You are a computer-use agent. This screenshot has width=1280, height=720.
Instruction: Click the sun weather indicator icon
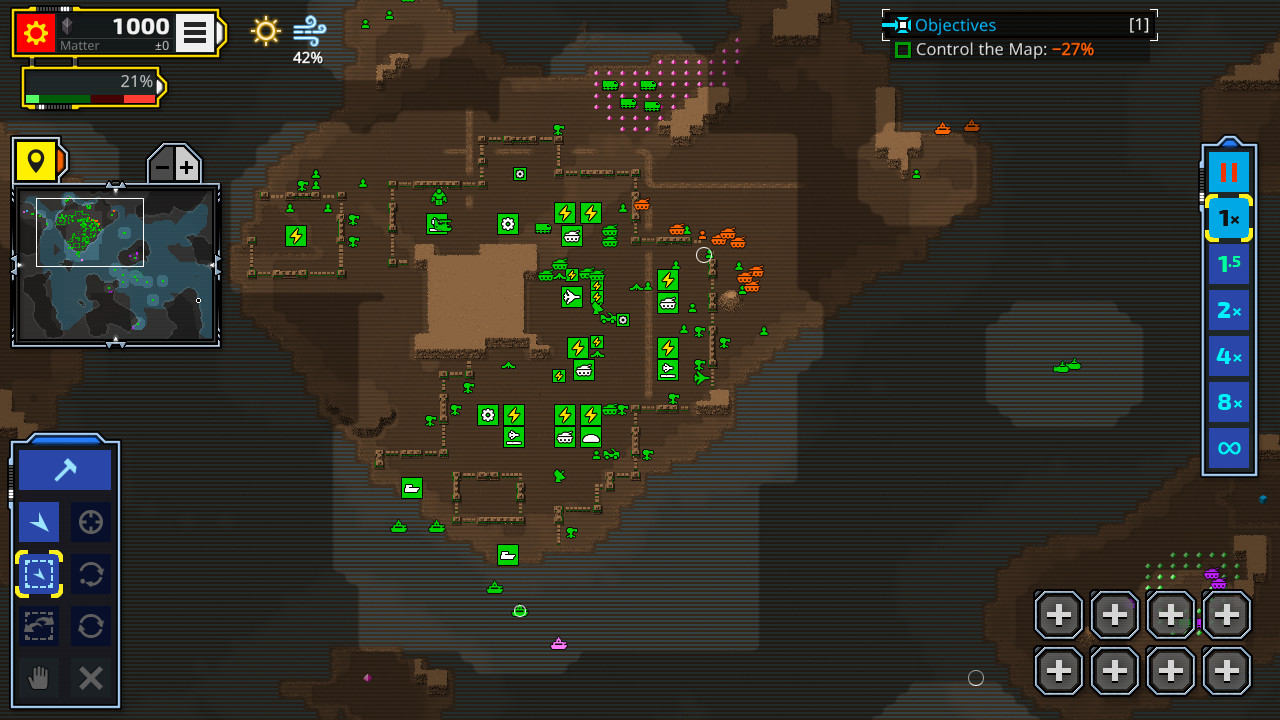coord(264,32)
